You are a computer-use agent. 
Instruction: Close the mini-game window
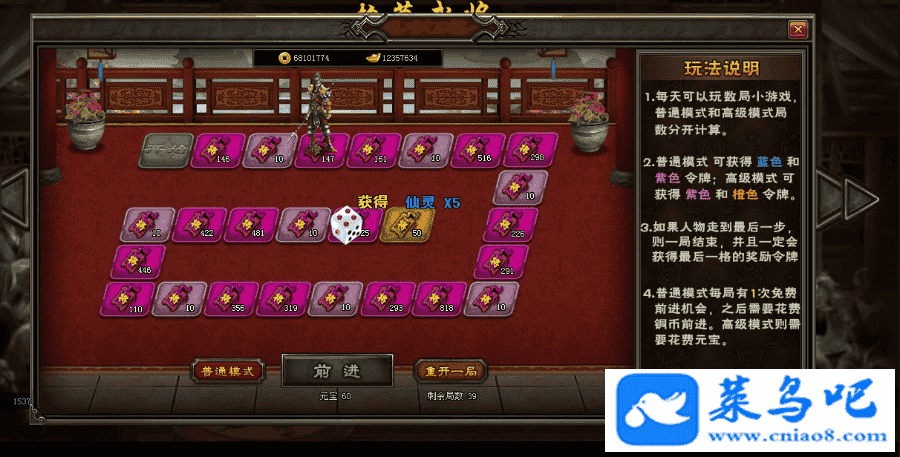797,30
